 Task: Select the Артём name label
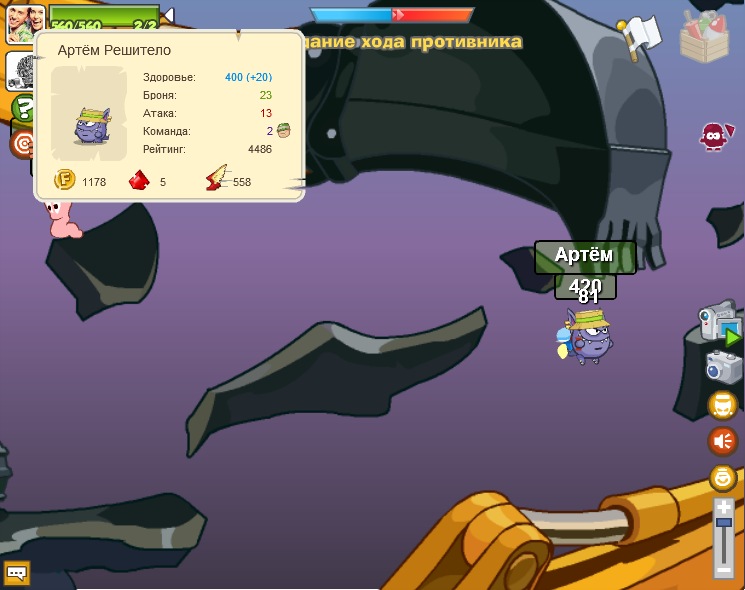tap(584, 256)
